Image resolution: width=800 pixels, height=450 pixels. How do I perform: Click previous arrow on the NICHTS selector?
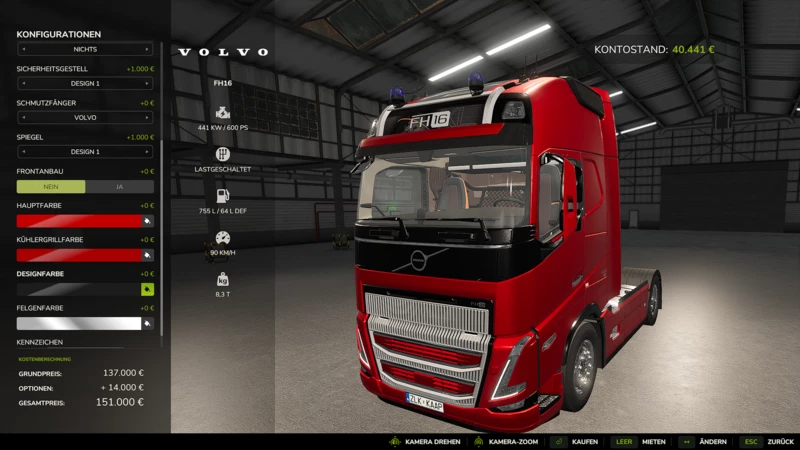(22, 48)
